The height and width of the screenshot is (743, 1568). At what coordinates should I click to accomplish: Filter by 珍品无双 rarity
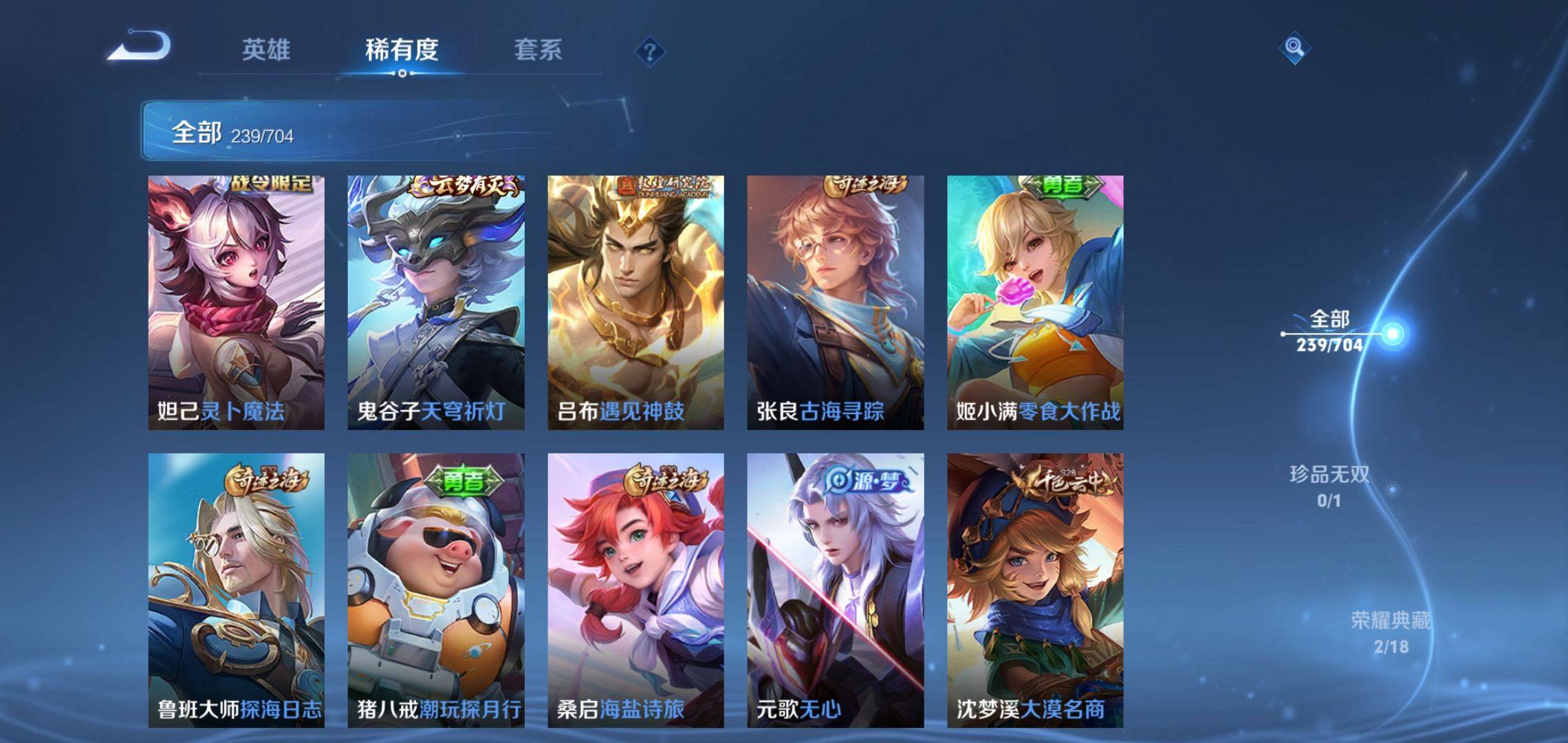point(1329,486)
